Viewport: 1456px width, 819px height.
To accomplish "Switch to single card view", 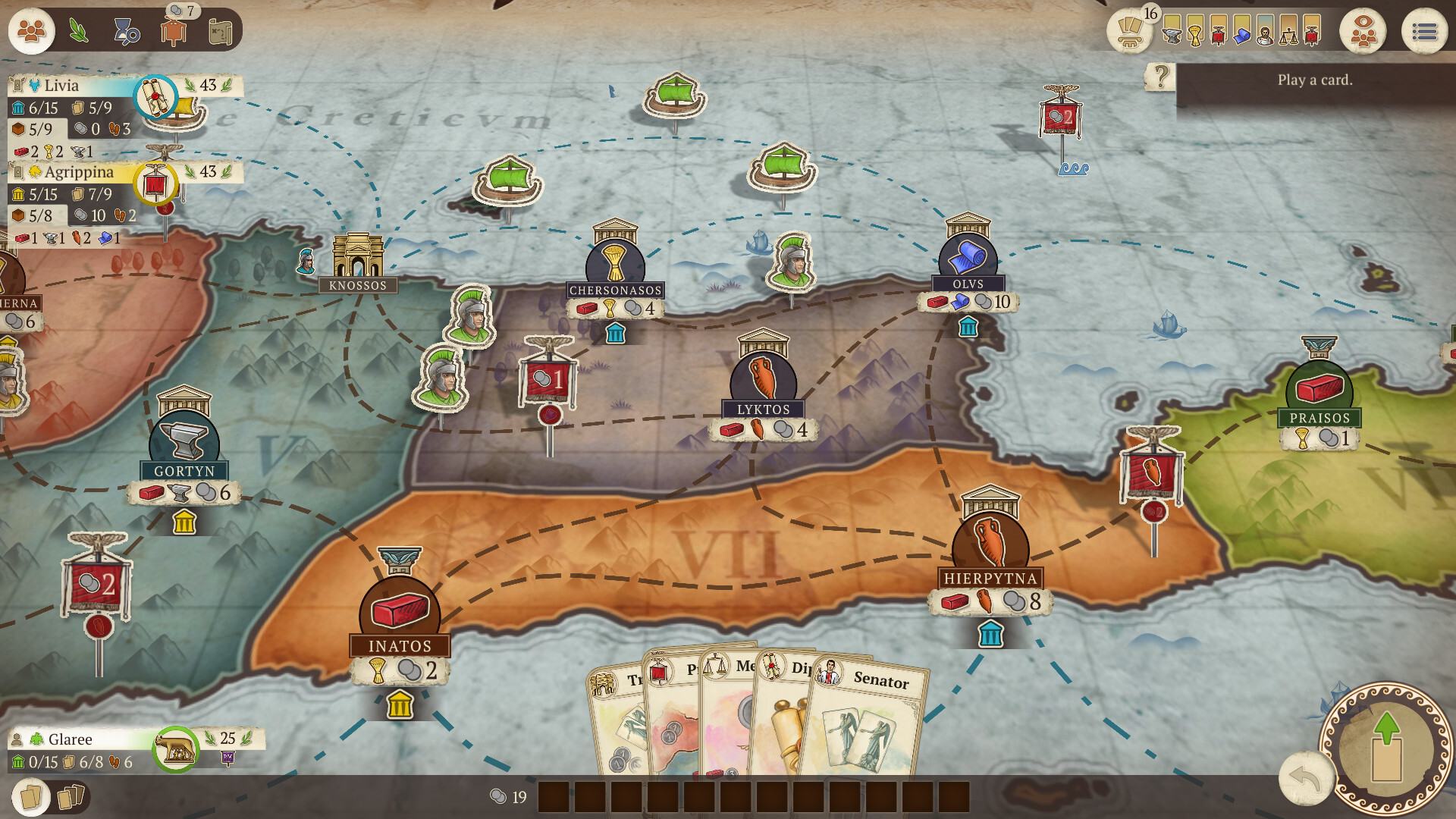I will [x=31, y=797].
